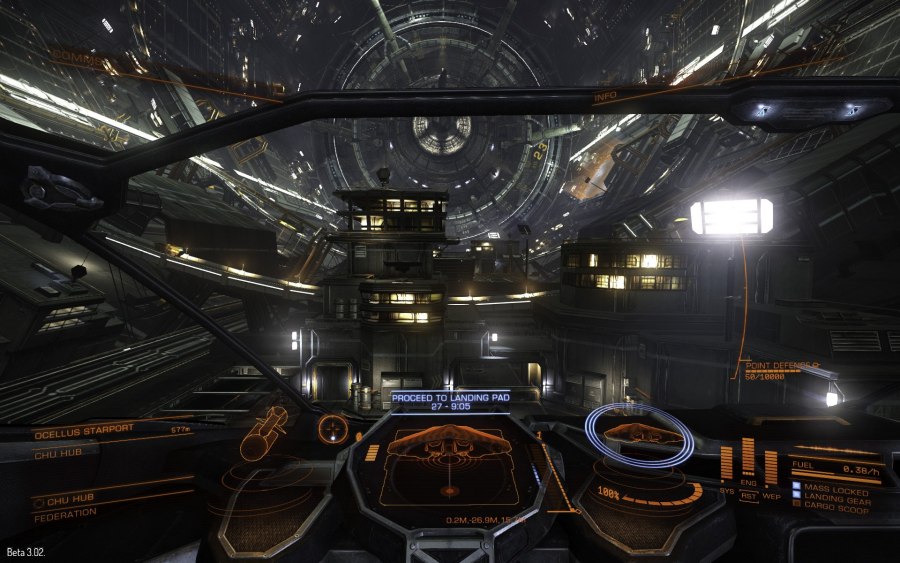Viewport: 900px width, 563px height.
Task: Open the Comms panel header
Action: (76, 59)
